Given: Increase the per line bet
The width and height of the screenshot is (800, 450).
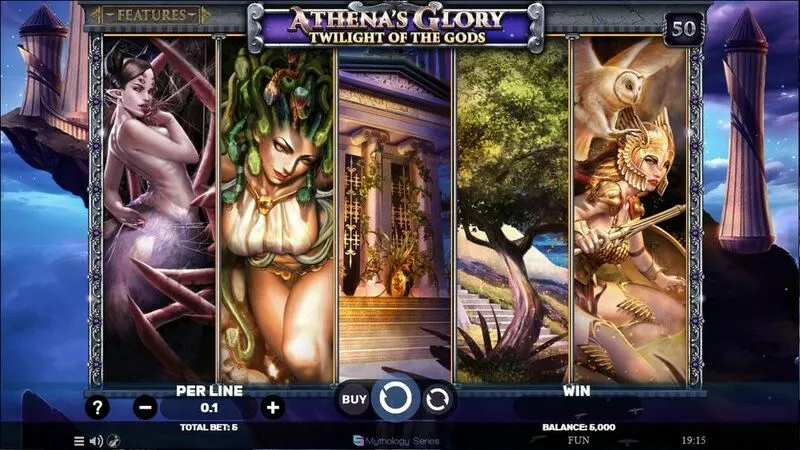Looking at the screenshot, I should (272, 407).
